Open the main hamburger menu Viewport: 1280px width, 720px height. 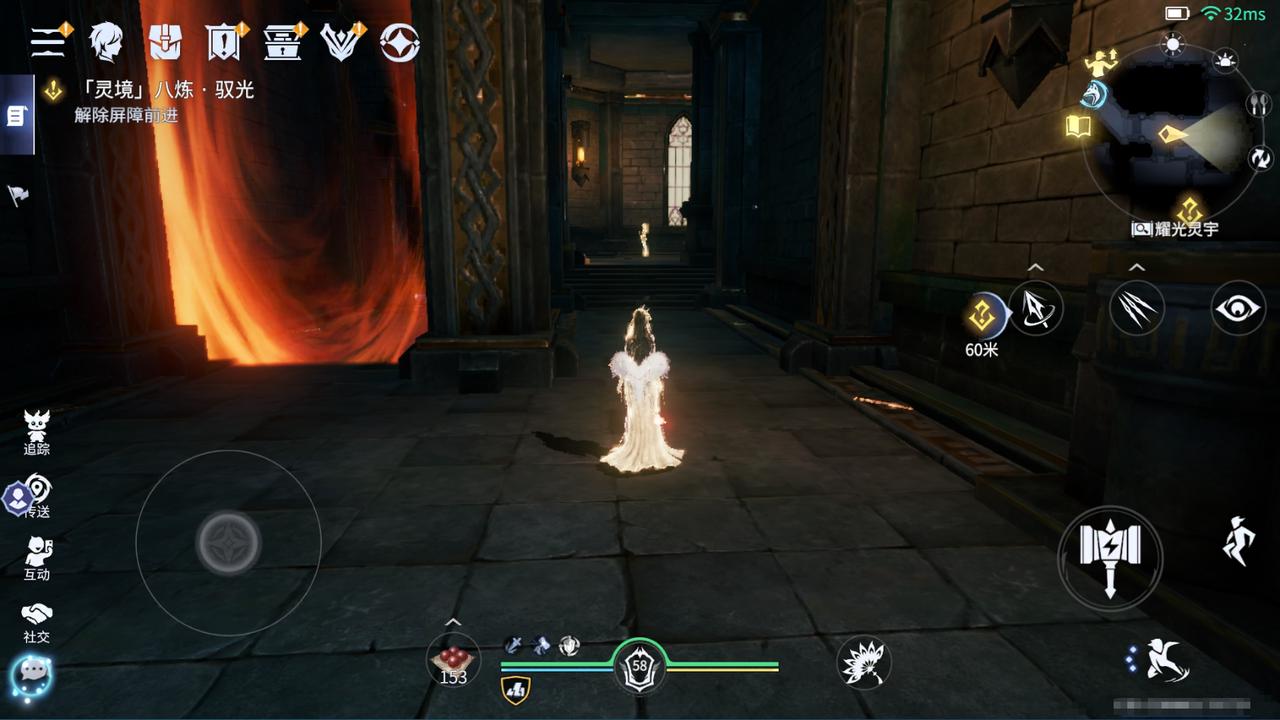point(47,42)
